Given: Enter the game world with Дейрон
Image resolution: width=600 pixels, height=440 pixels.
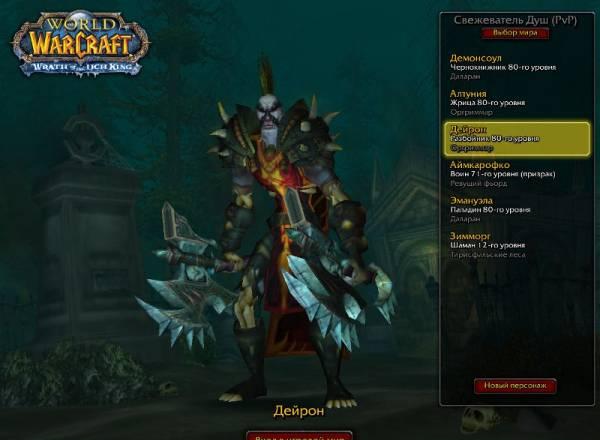Looking at the screenshot, I should (300, 436).
